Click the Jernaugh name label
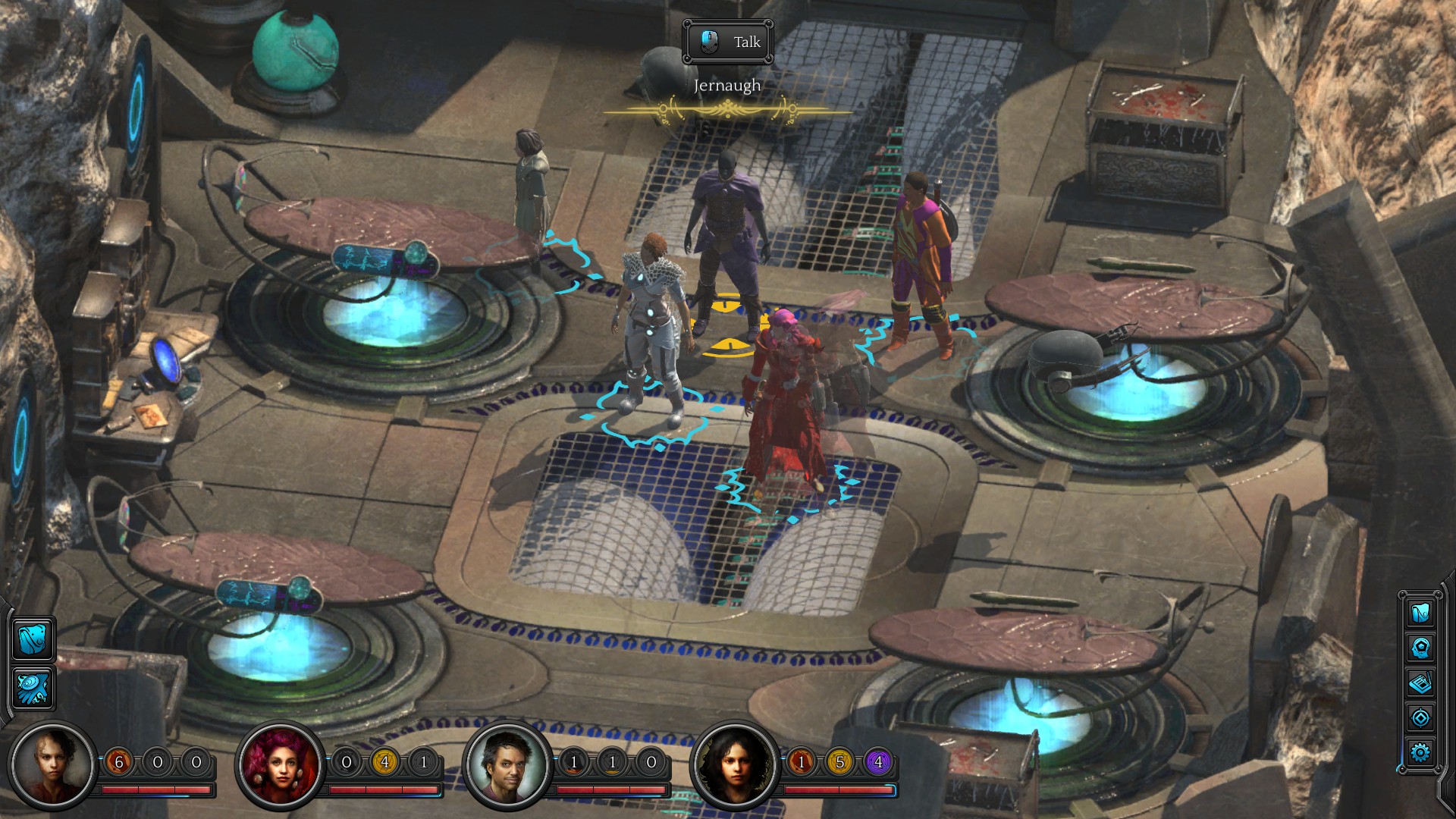This screenshot has width=1456, height=819. [726, 86]
